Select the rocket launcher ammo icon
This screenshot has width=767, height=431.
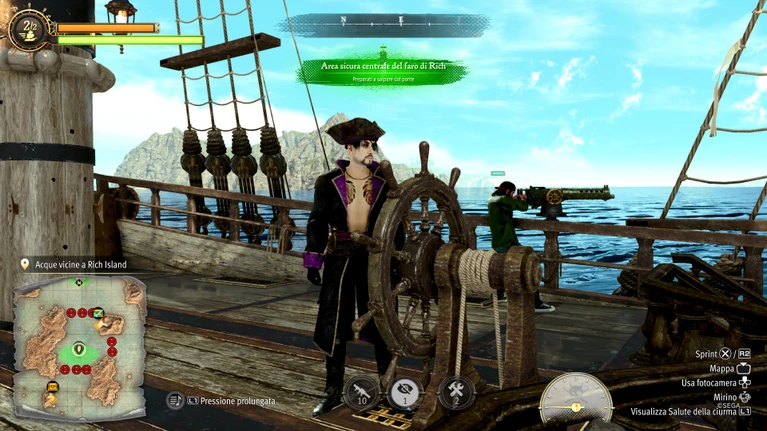[361, 391]
